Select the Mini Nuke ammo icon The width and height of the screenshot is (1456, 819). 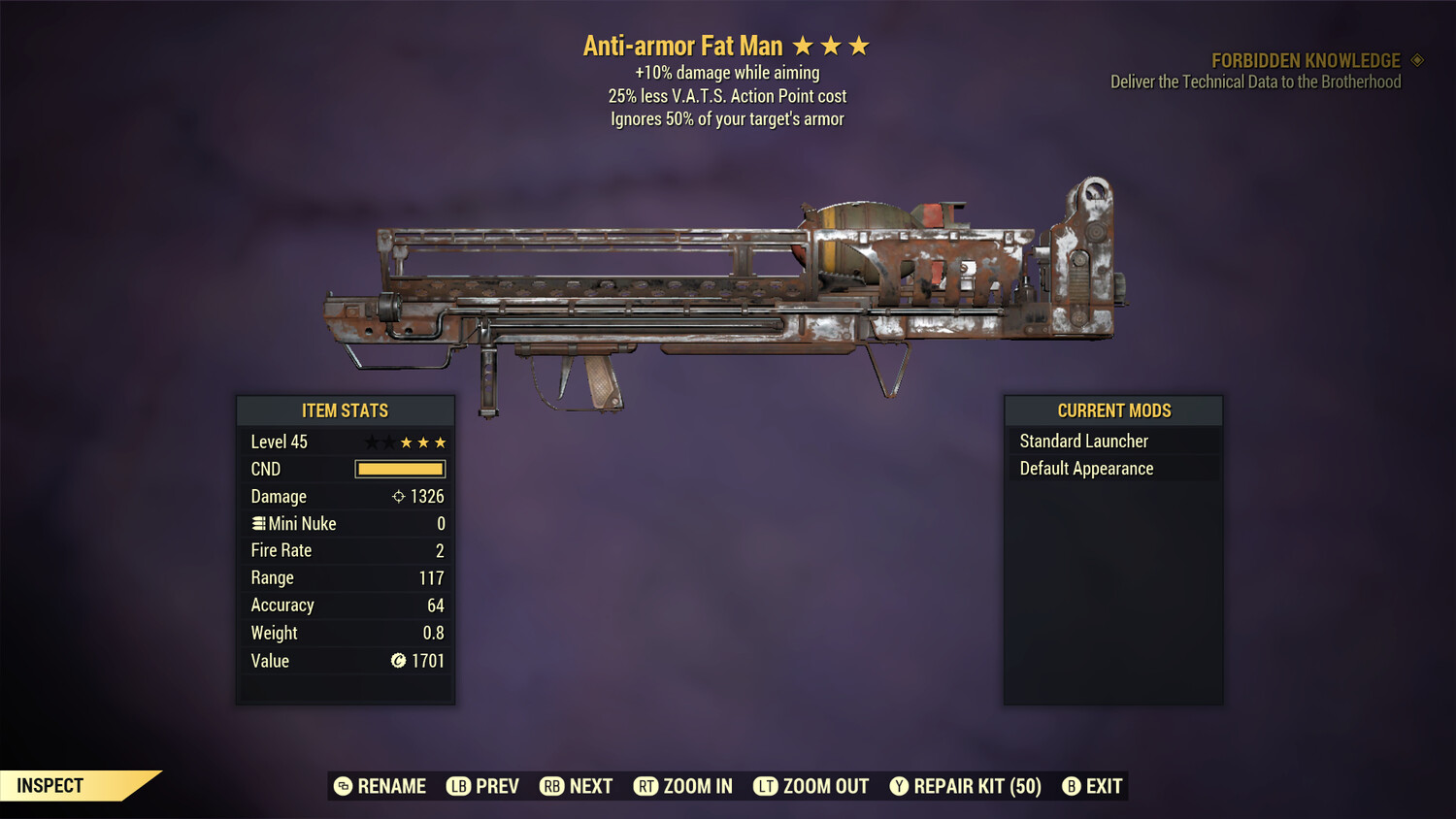tap(258, 523)
